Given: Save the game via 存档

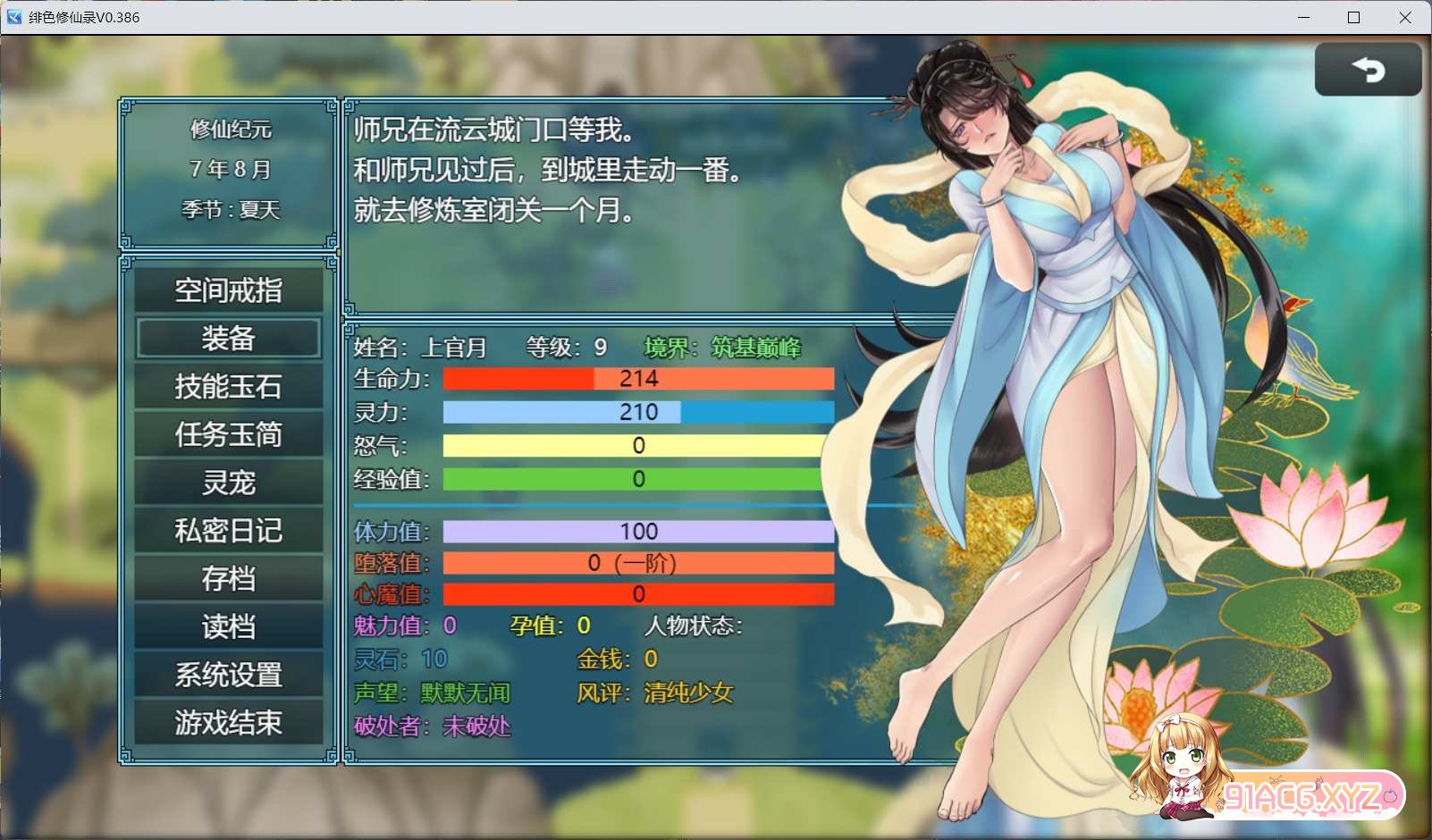Looking at the screenshot, I should pyautogui.click(x=228, y=578).
